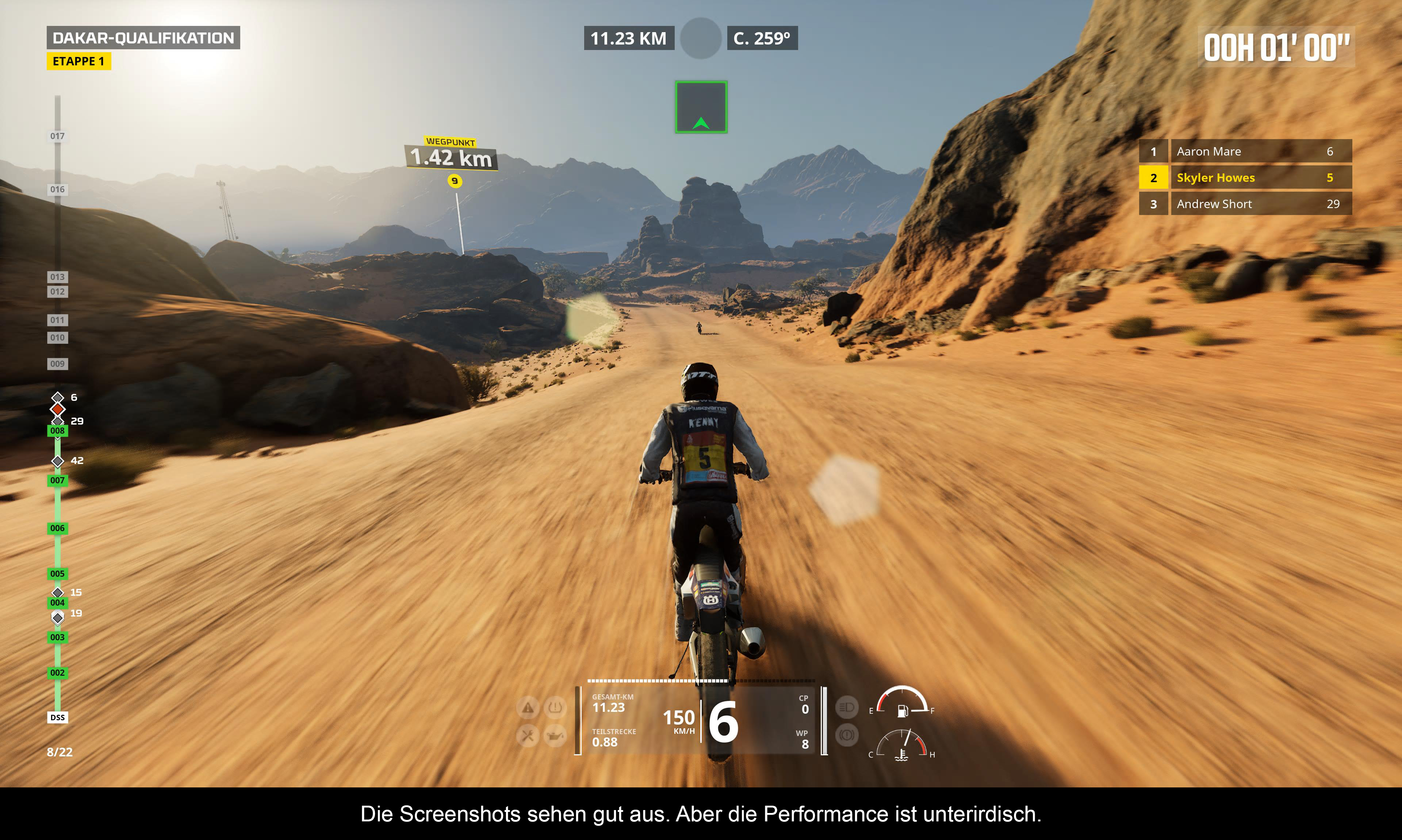The height and width of the screenshot is (840, 1402).
Task: Click the engine temperature gauge
Action: tap(902, 746)
